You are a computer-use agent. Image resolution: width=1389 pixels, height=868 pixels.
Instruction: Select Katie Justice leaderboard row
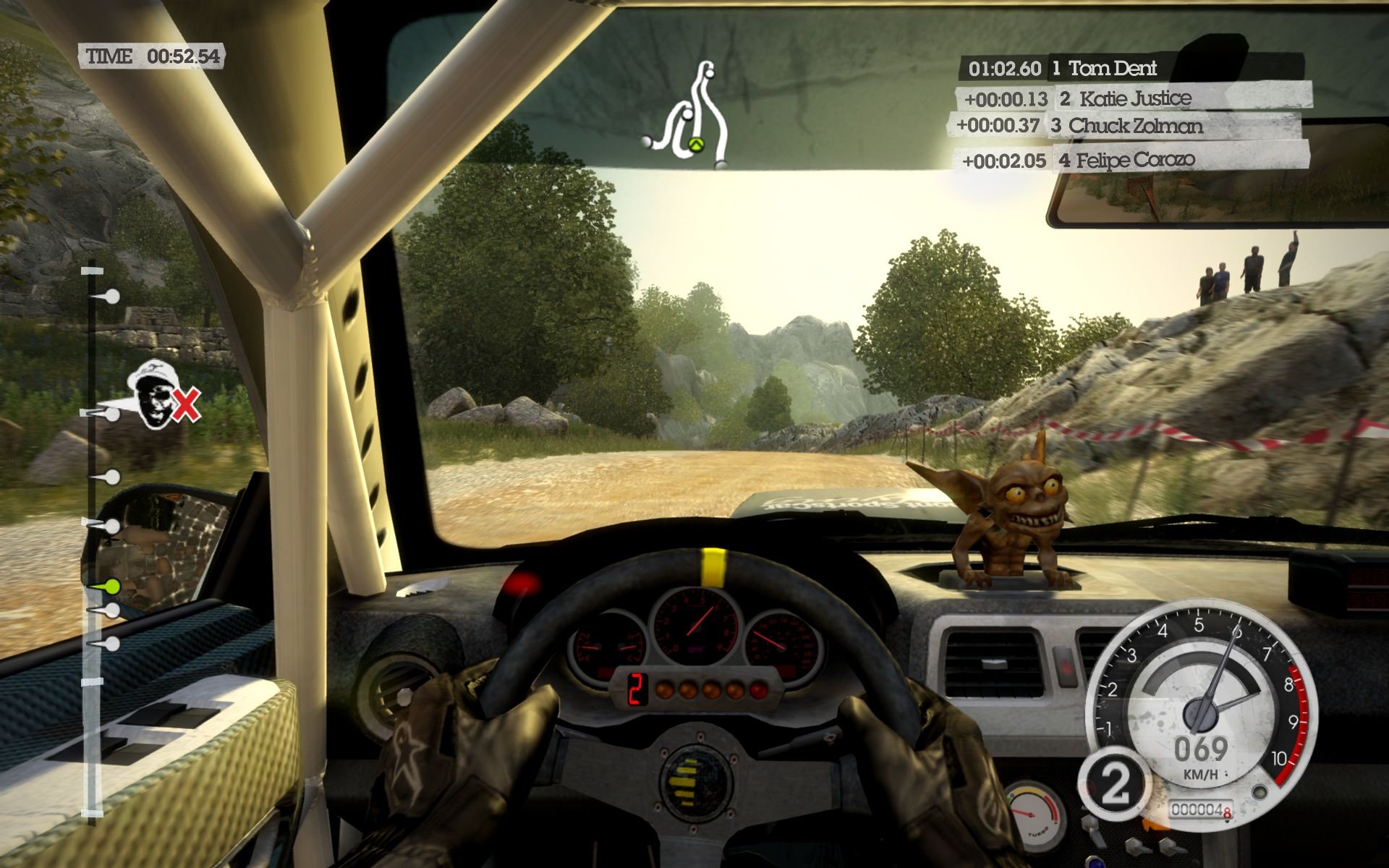click(x=1132, y=98)
